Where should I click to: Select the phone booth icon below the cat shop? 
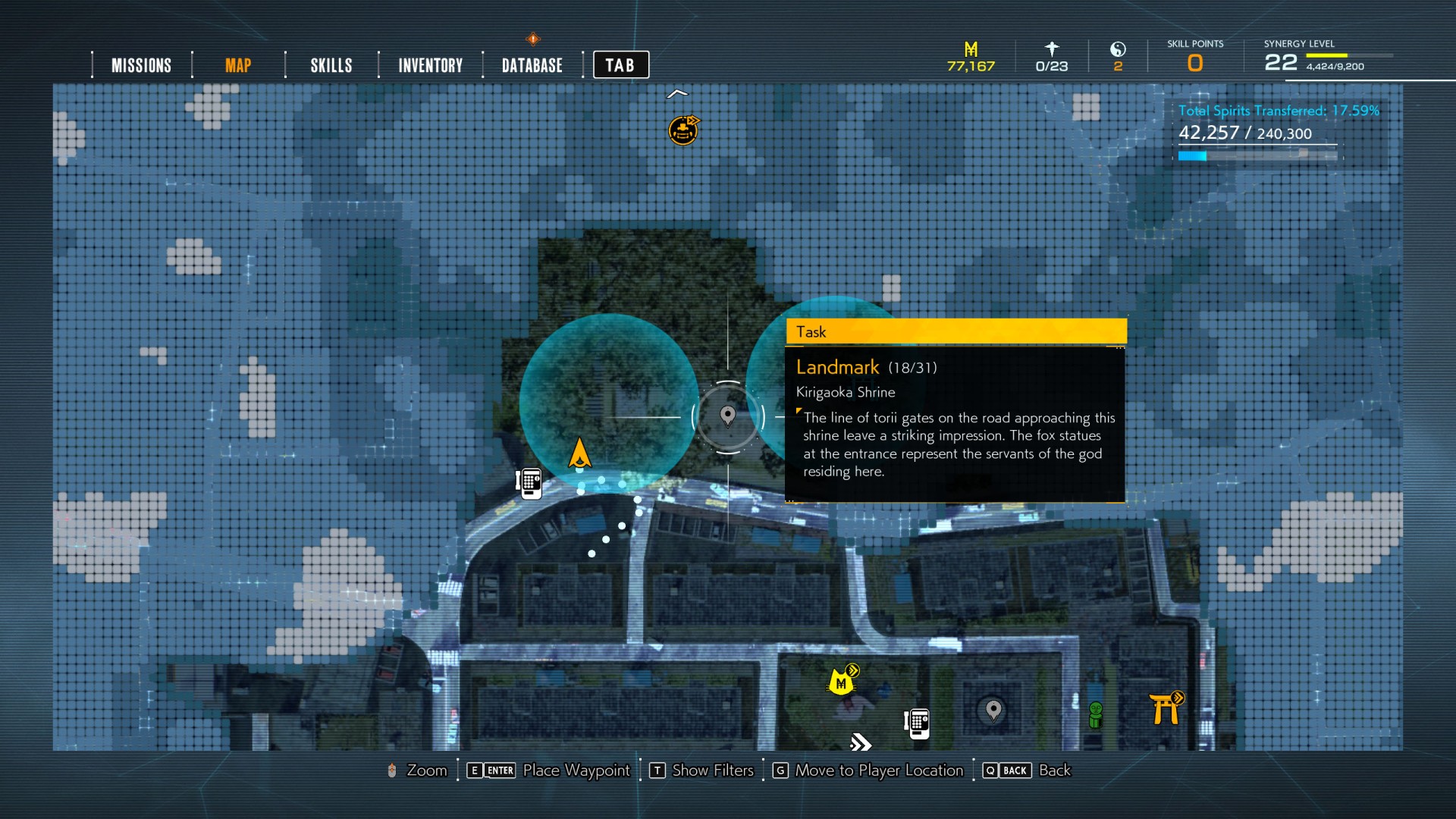click(917, 723)
